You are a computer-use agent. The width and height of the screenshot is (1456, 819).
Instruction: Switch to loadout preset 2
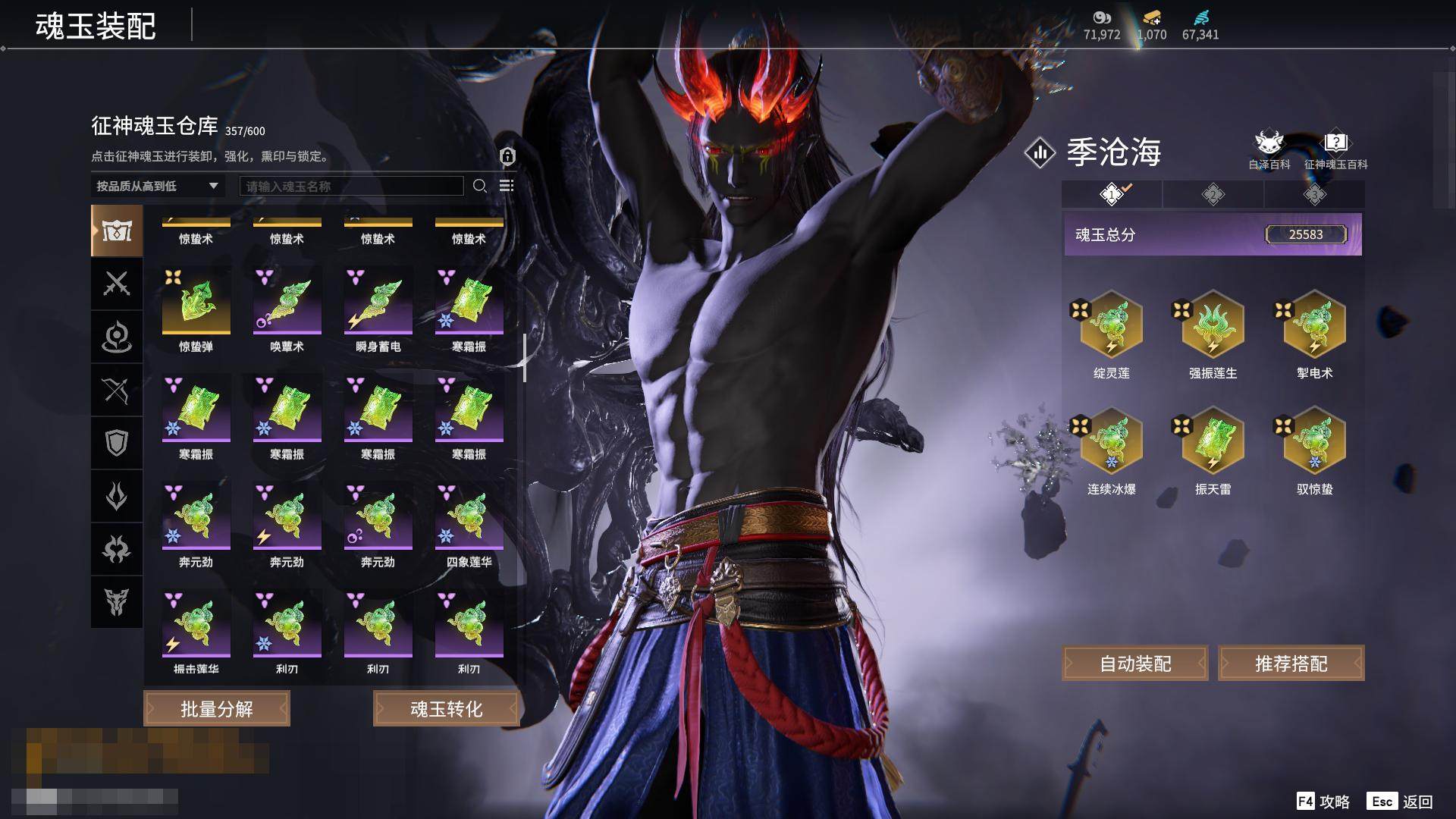1213,194
